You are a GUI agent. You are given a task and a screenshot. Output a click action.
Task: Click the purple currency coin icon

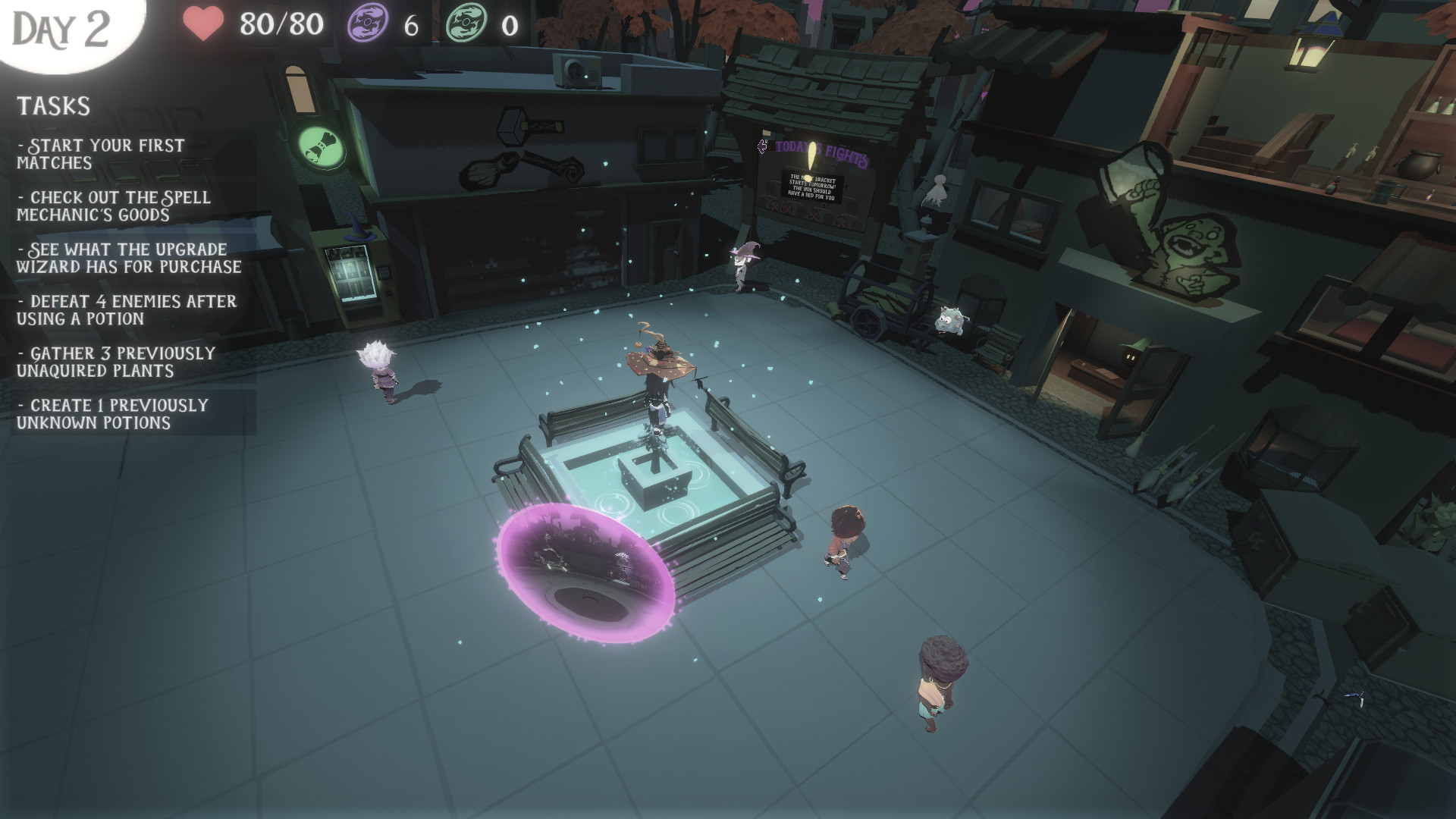tap(366, 25)
